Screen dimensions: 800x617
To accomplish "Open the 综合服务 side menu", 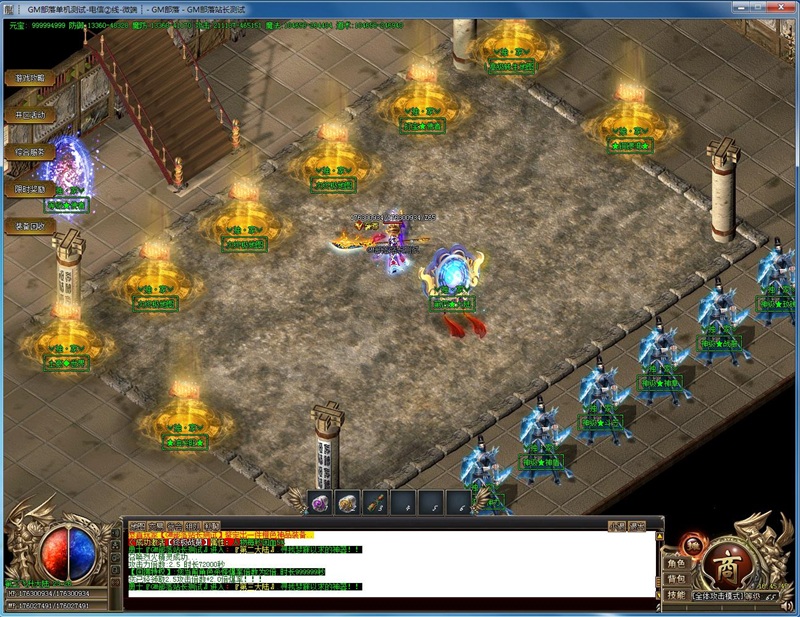I will [29, 152].
